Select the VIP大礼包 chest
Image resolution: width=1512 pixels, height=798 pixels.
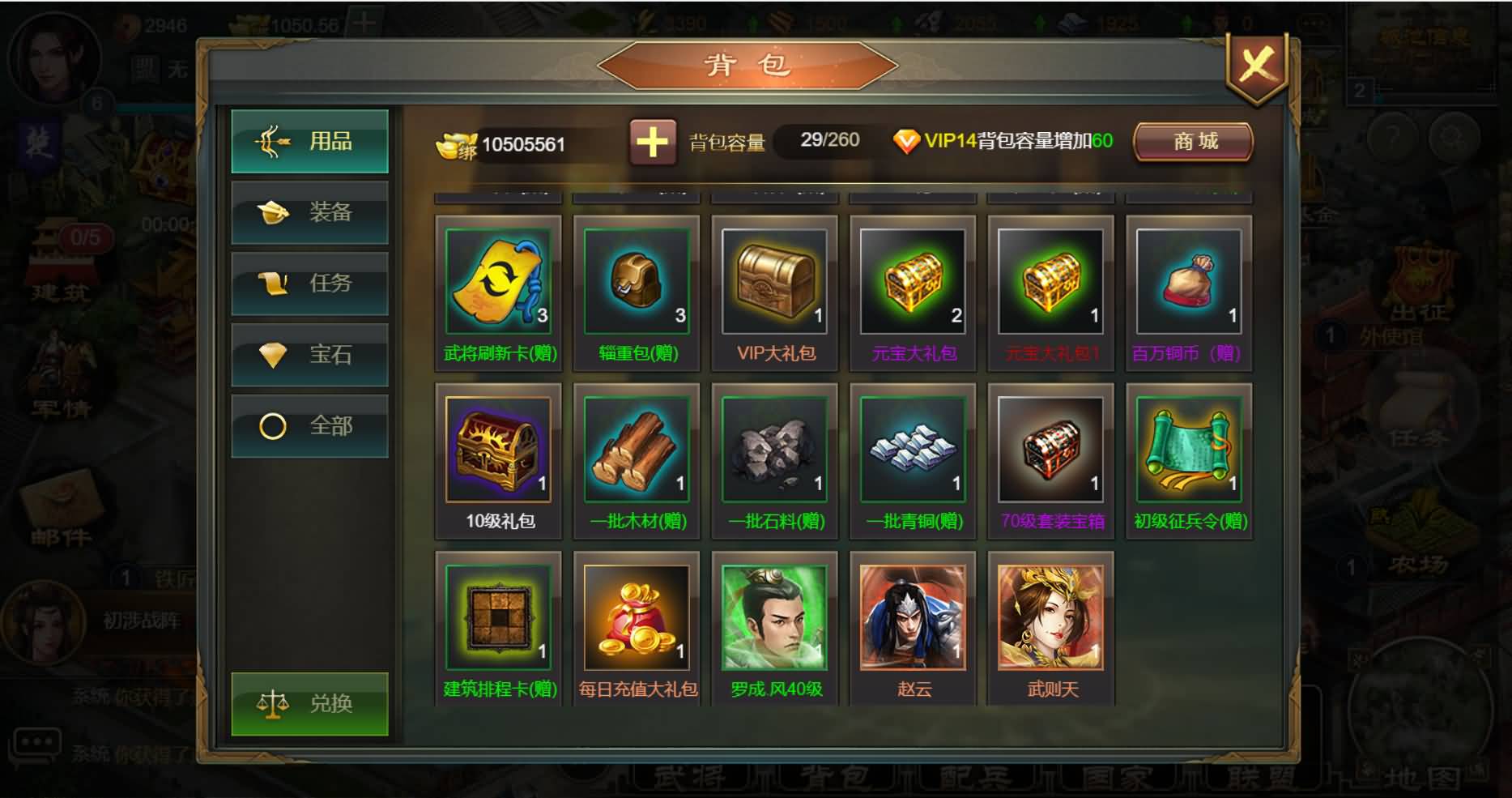[774, 281]
